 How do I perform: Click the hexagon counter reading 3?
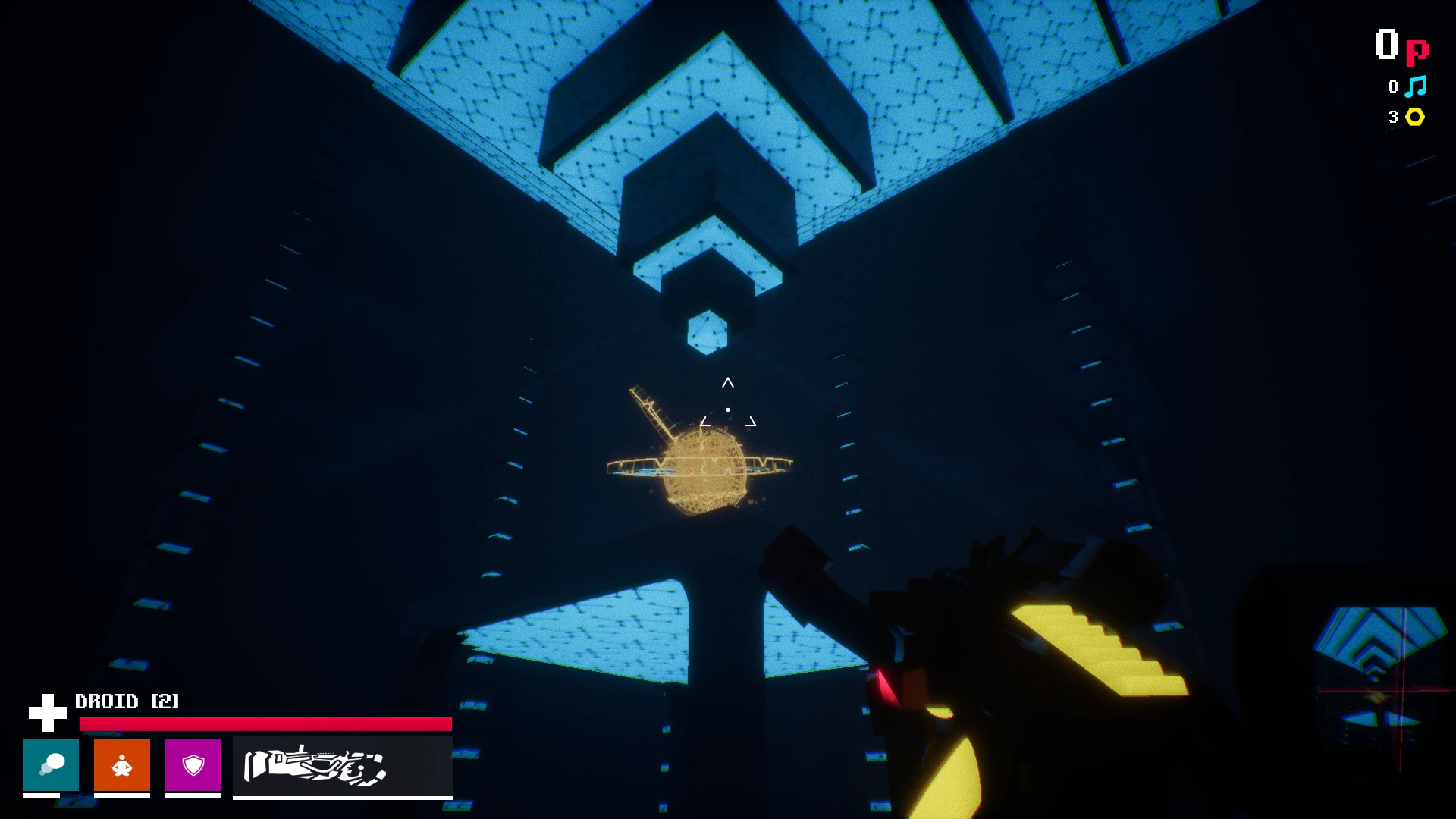[1392, 116]
